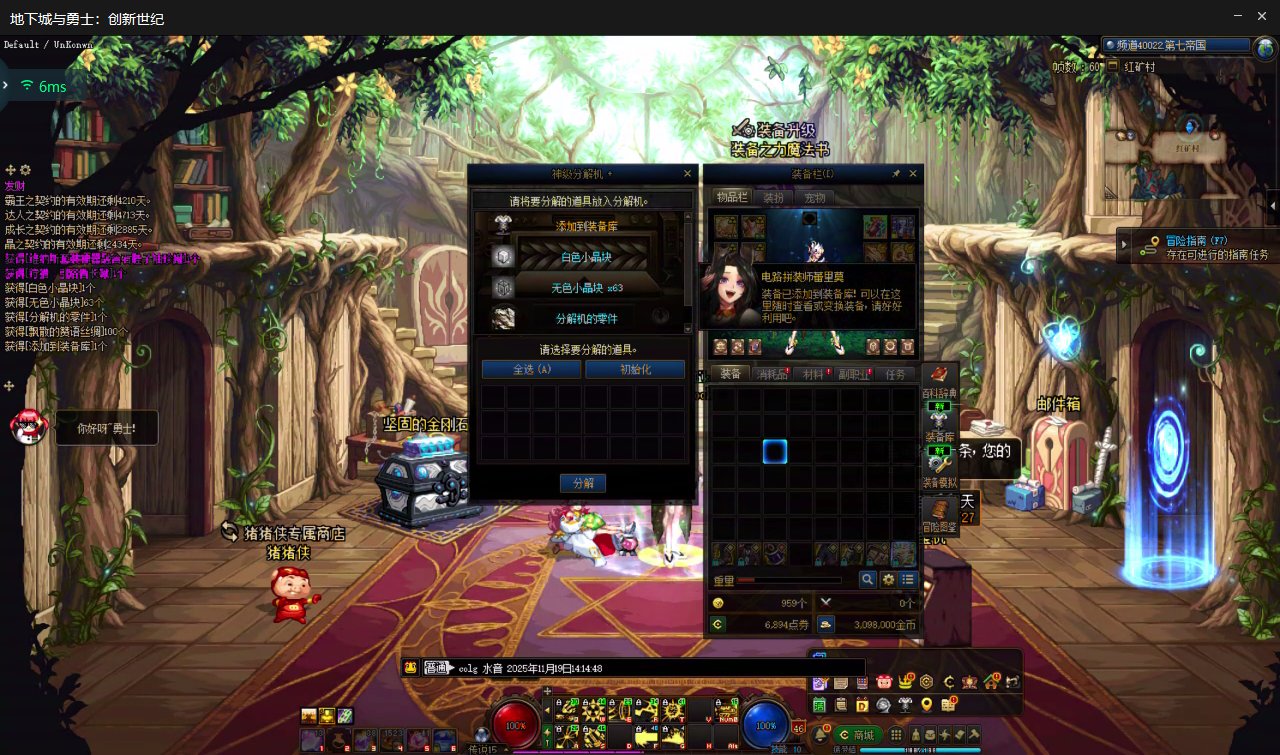This screenshot has width=1280, height=755.
Task: Reset selection with 初始化 button
Action: (634, 369)
